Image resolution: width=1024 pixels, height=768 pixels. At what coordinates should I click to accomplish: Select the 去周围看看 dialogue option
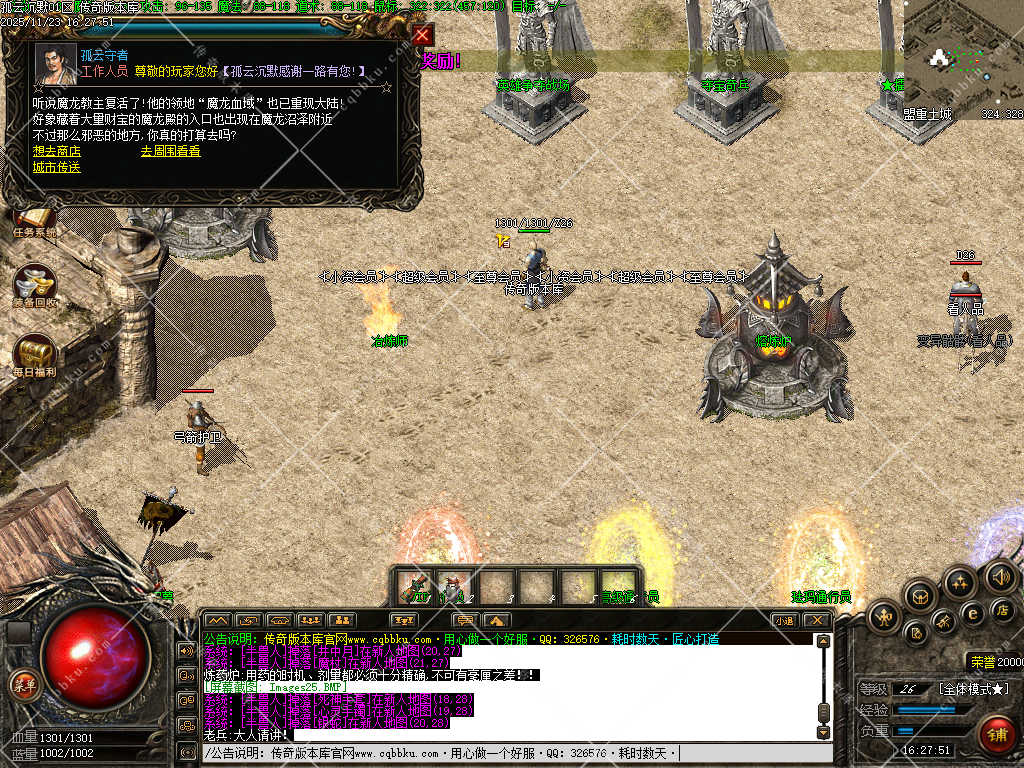pos(170,151)
